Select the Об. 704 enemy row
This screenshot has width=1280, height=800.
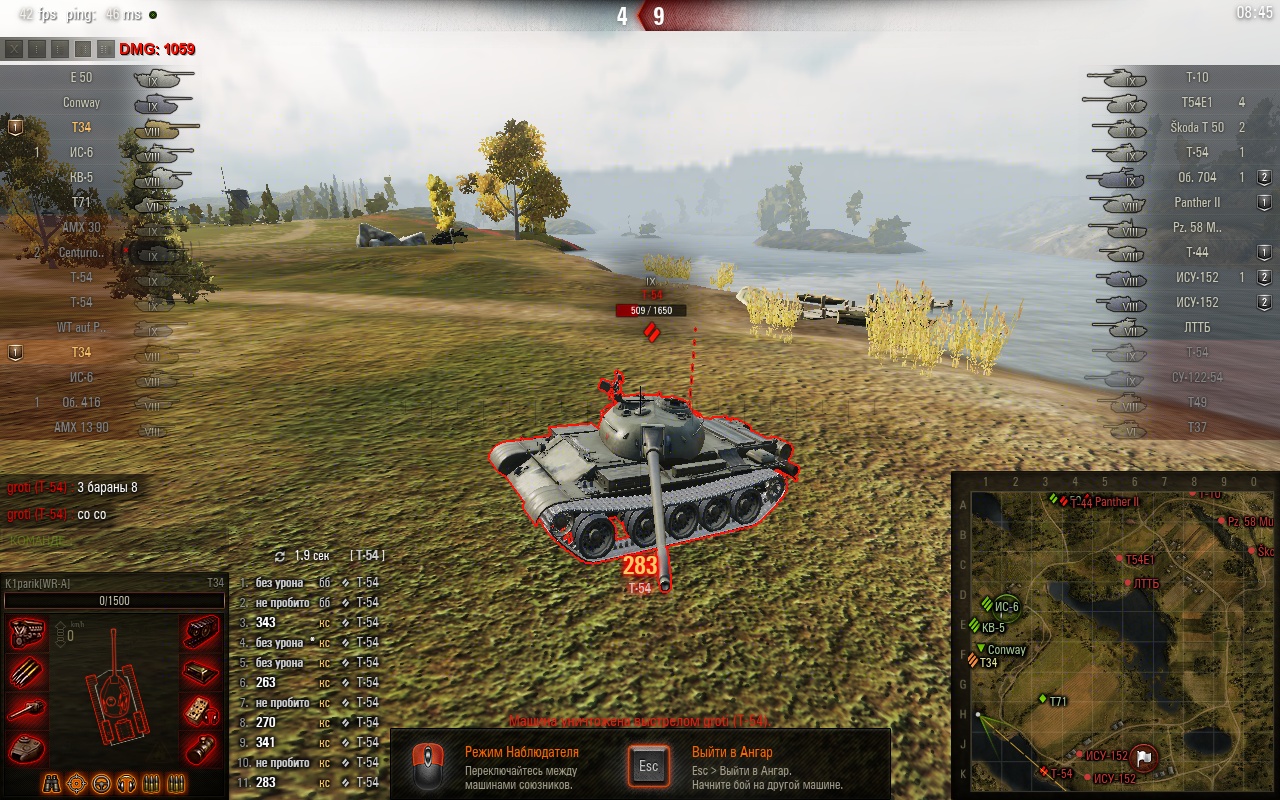(x=1196, y=178)
